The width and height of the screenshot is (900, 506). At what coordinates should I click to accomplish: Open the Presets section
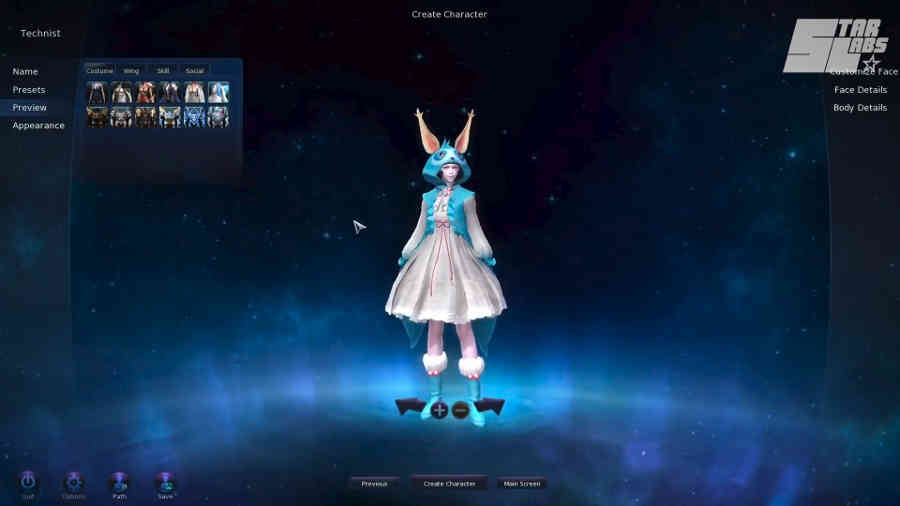click(29, 90)
